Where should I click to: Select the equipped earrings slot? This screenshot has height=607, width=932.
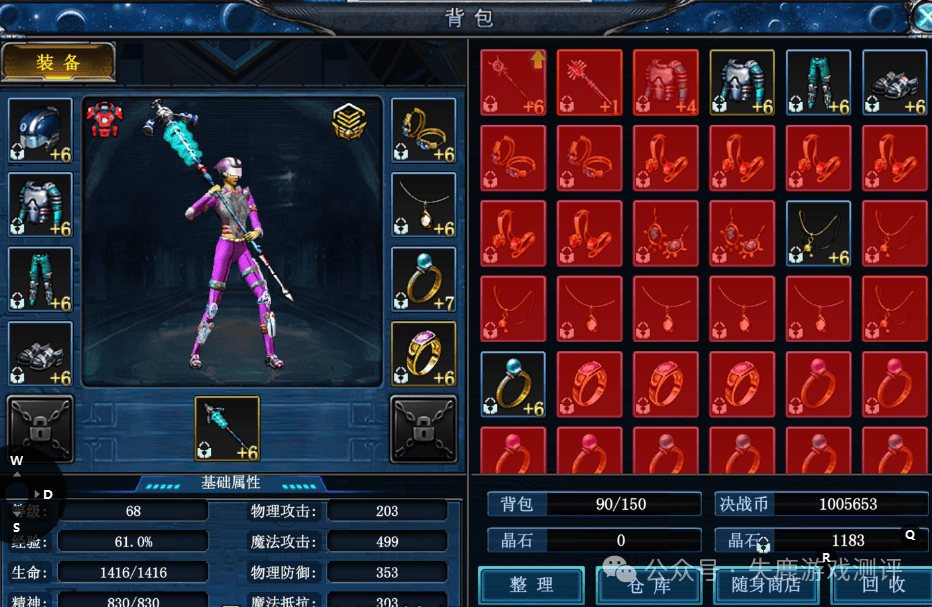click(424, 130)
